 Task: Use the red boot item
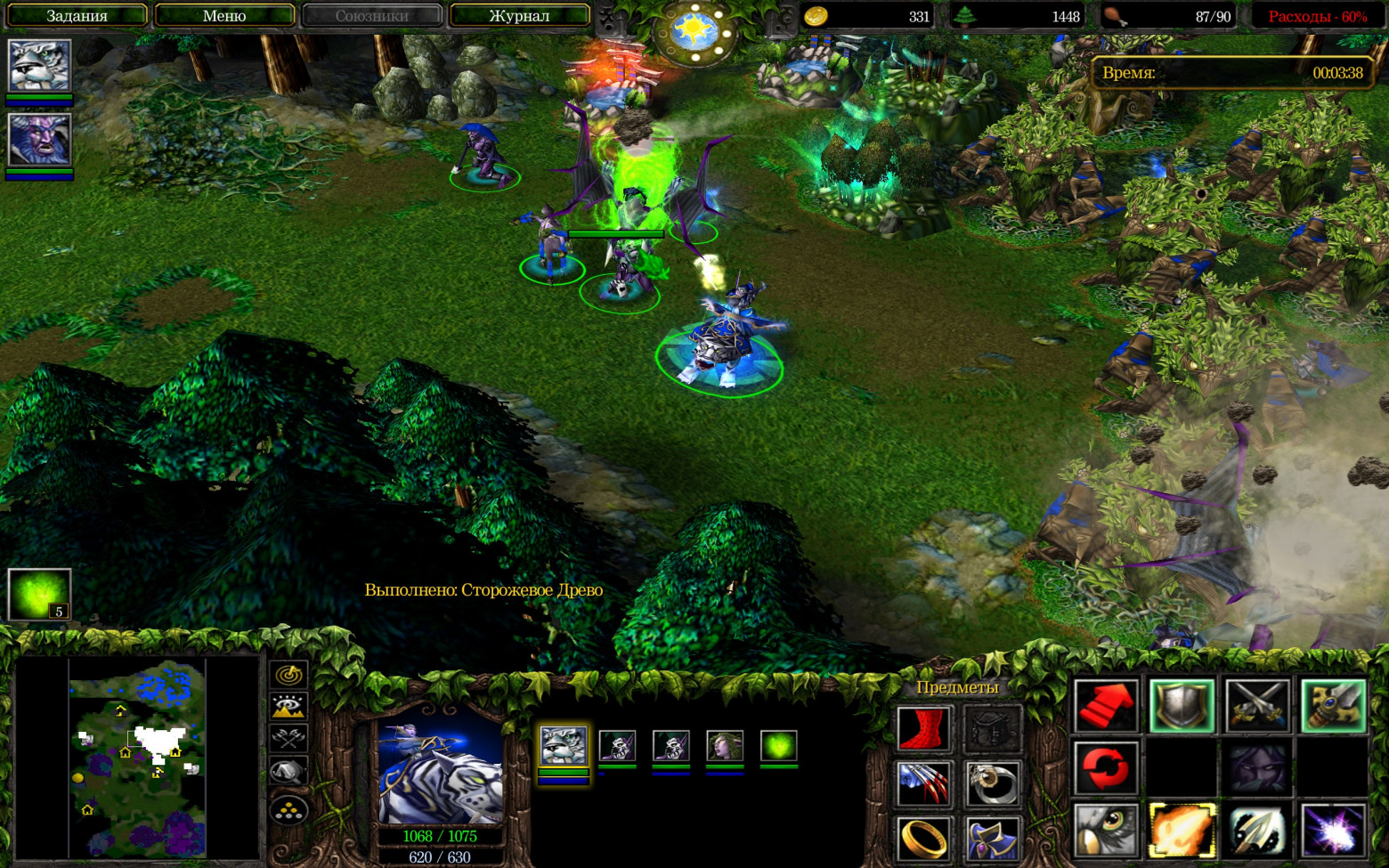click(923, 729)
